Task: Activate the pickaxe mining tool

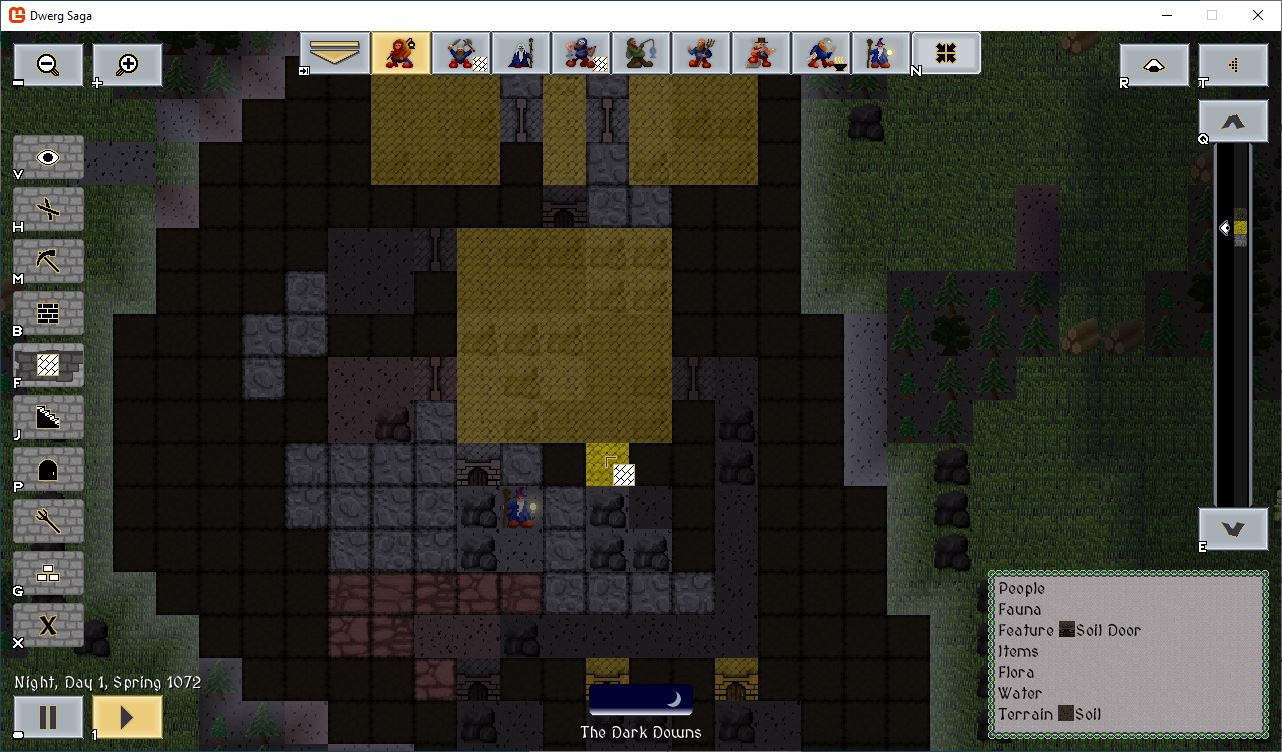Action: pos(48,261)
